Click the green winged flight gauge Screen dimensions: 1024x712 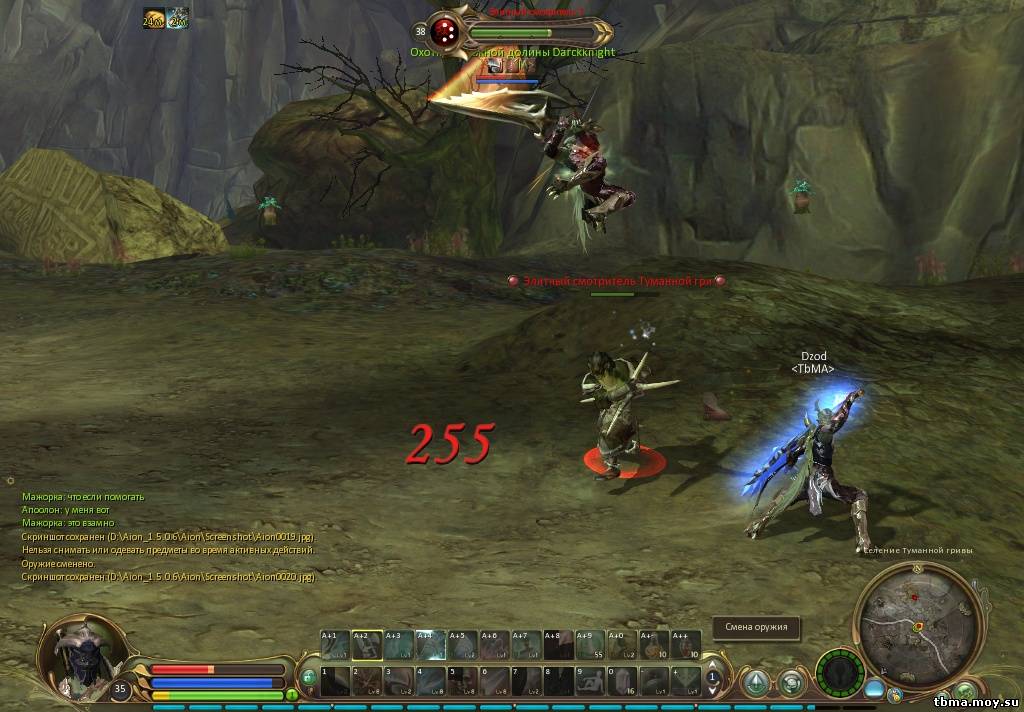[x=838, y=670]
